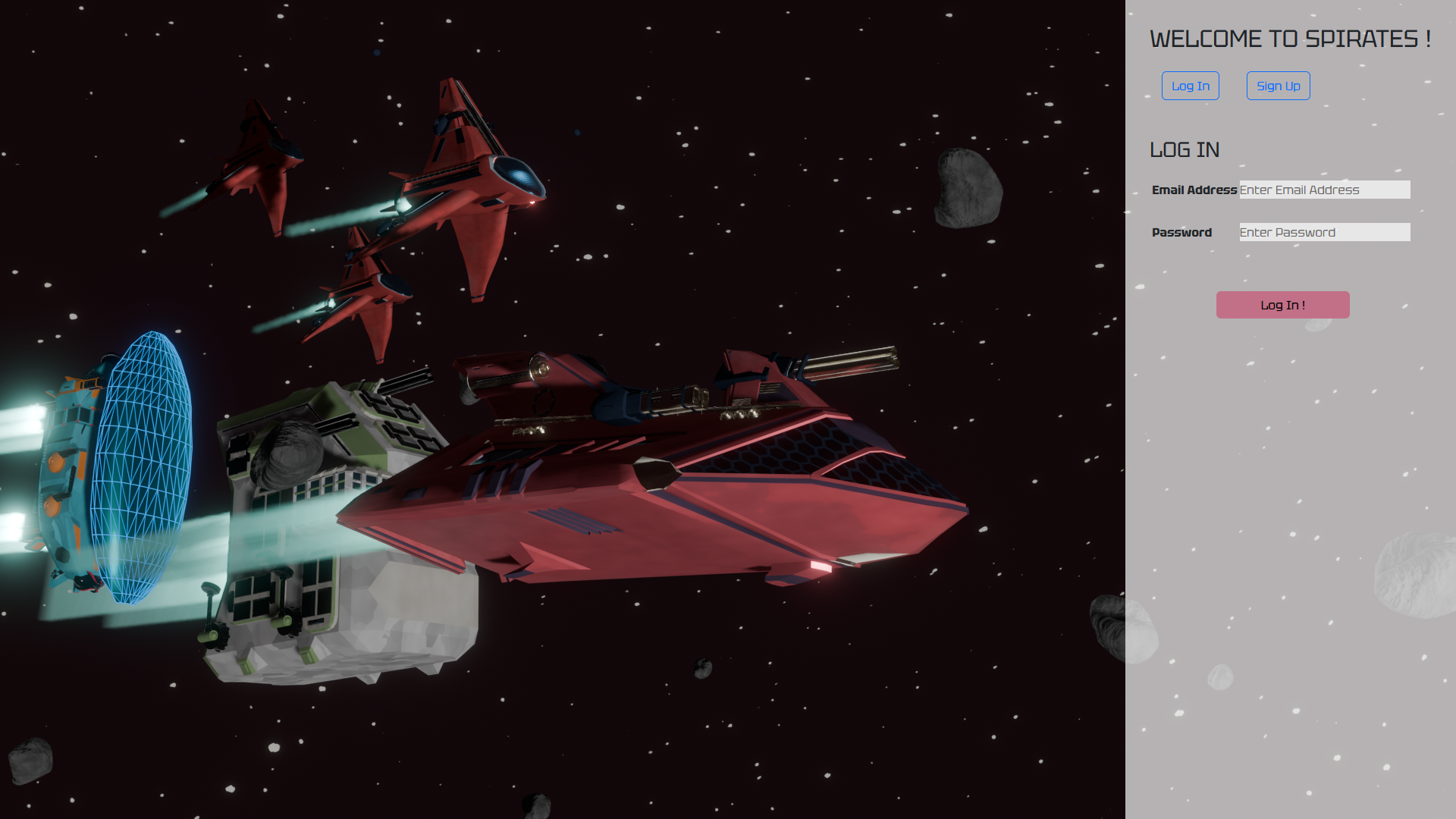The width and height of the screenshot is (1456, 819).
Task: Open the Sign Up form
Action: (x=1278, y=86)
